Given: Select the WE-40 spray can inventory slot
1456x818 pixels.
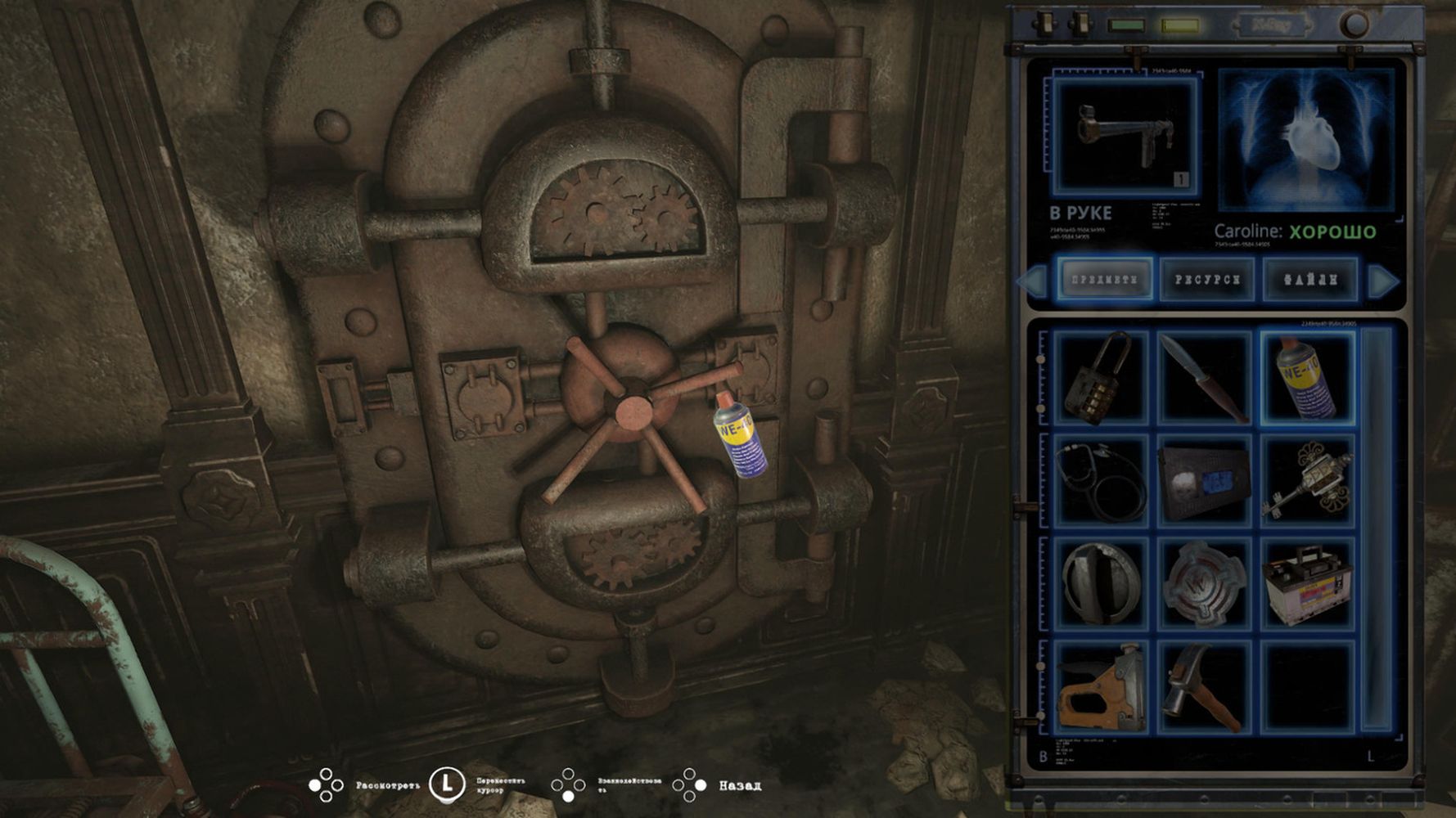Looking at the screenshot, I should pos(1307,377).
